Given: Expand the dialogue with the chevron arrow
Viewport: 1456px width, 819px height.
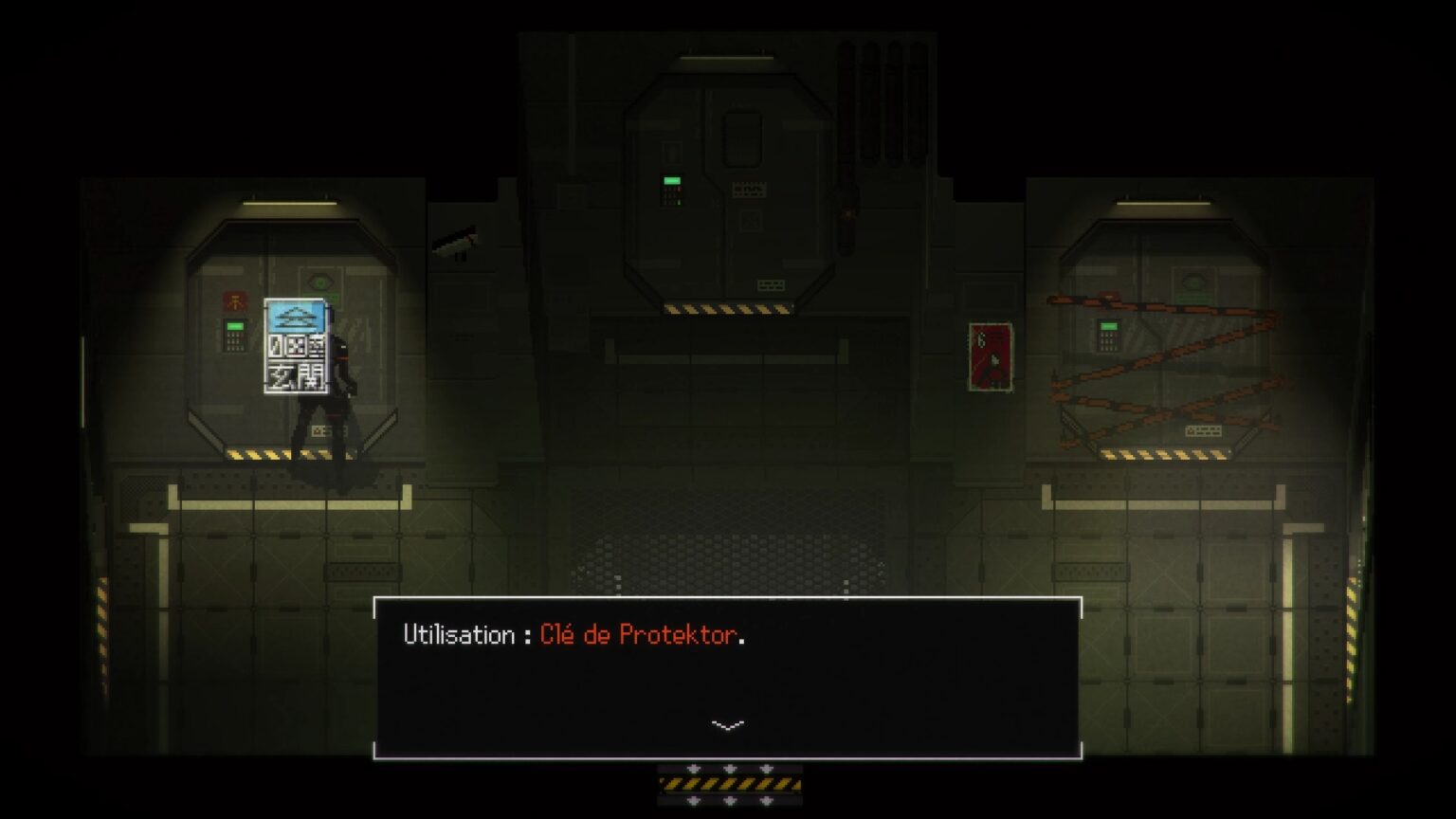Looking at the screenshot, I should 727,725.
